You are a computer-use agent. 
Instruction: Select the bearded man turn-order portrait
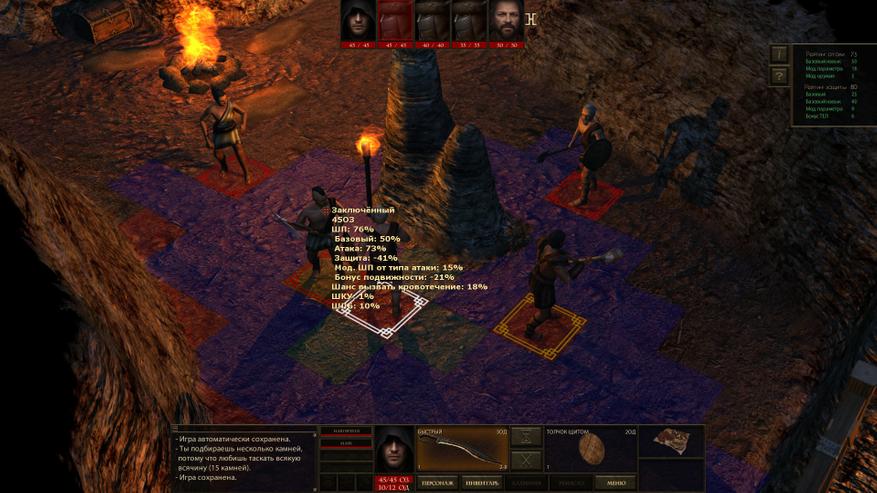coord(506,20)
